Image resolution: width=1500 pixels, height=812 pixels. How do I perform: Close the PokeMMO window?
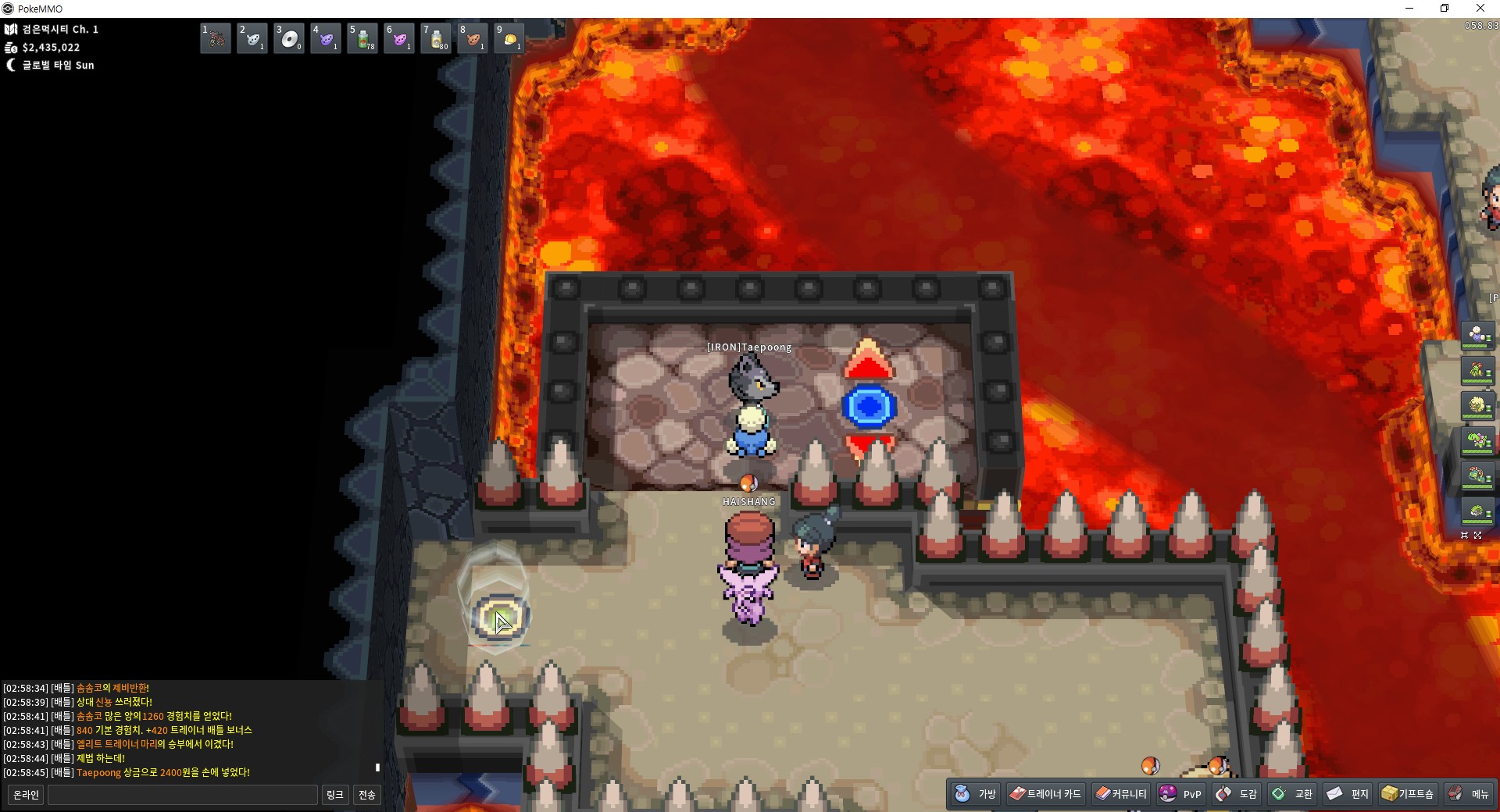(1480, 9)
